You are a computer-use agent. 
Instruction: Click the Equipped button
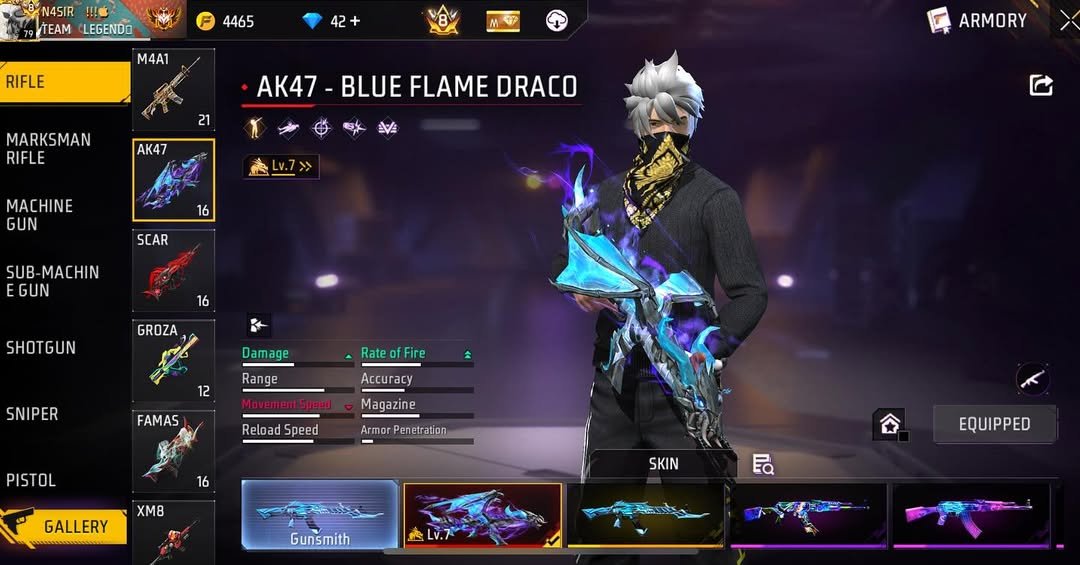994,424
